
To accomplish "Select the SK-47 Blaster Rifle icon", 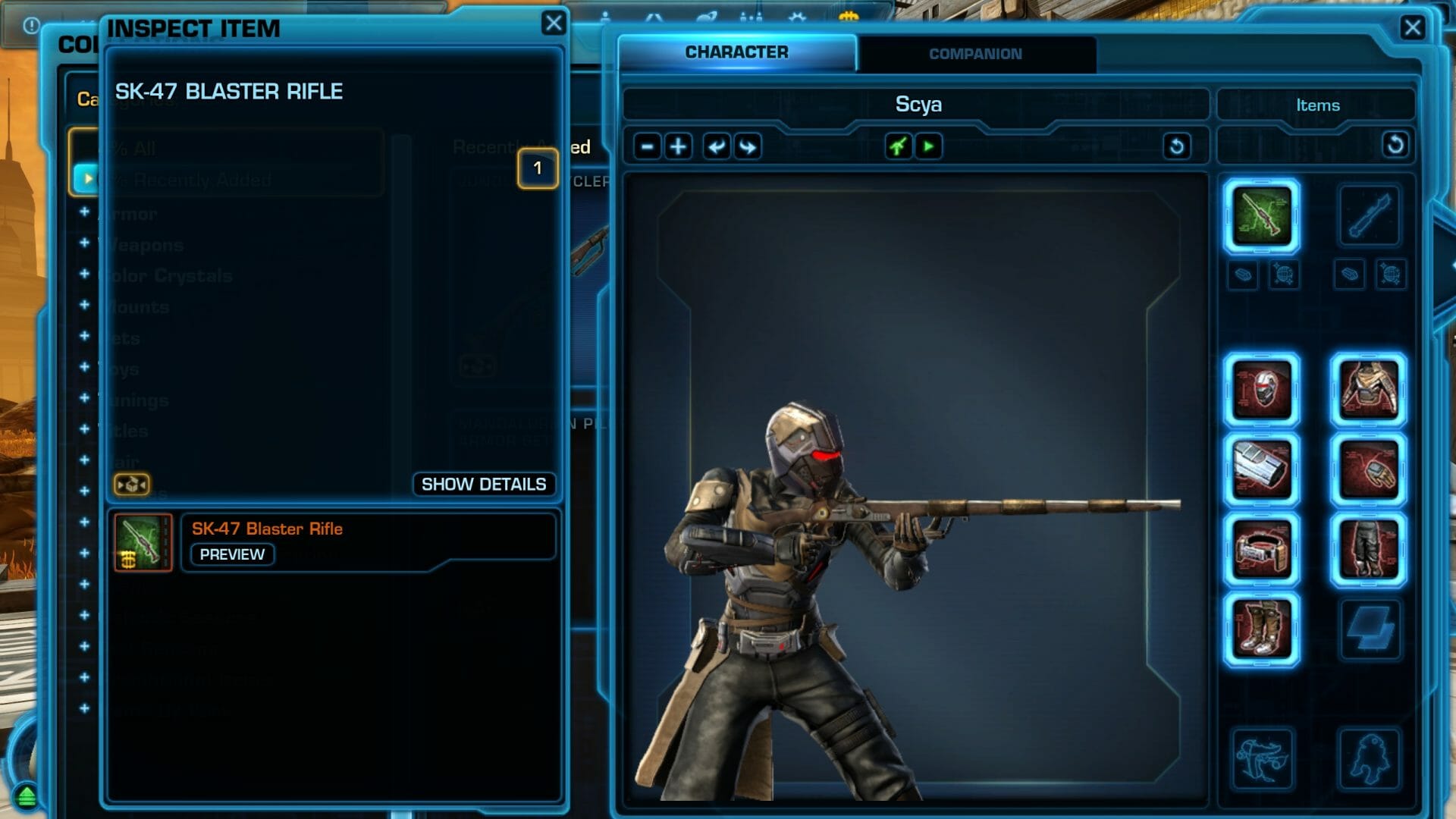I will 143,542.
